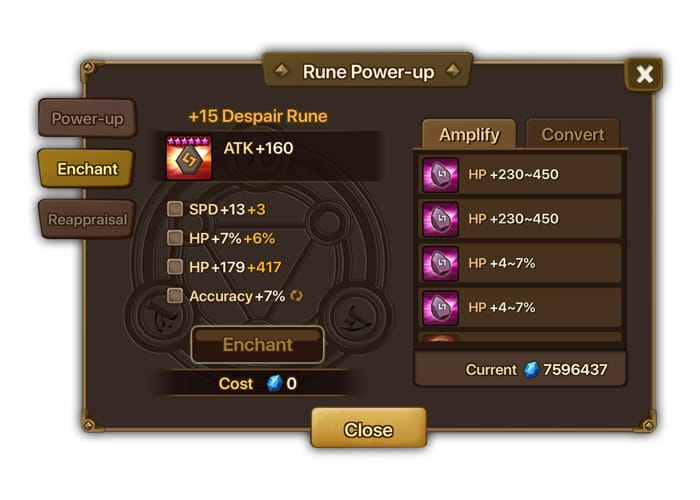The width and height of the screenshot is (700, 500).
Task: Tick the SPD +13 substat checkbox
Action: pos(175,209)
